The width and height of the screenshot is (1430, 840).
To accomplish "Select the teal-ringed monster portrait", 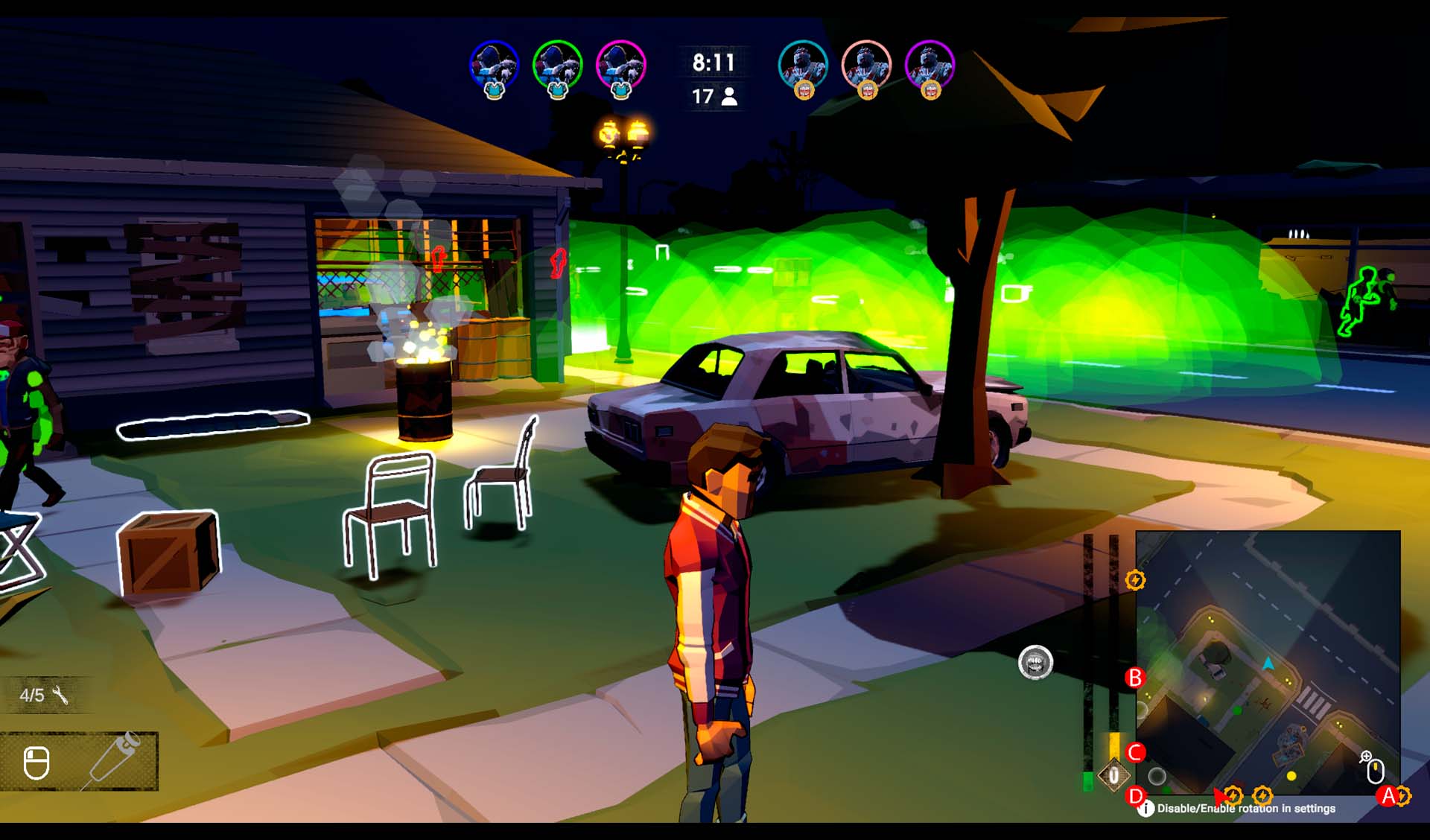I will point(802,66).
